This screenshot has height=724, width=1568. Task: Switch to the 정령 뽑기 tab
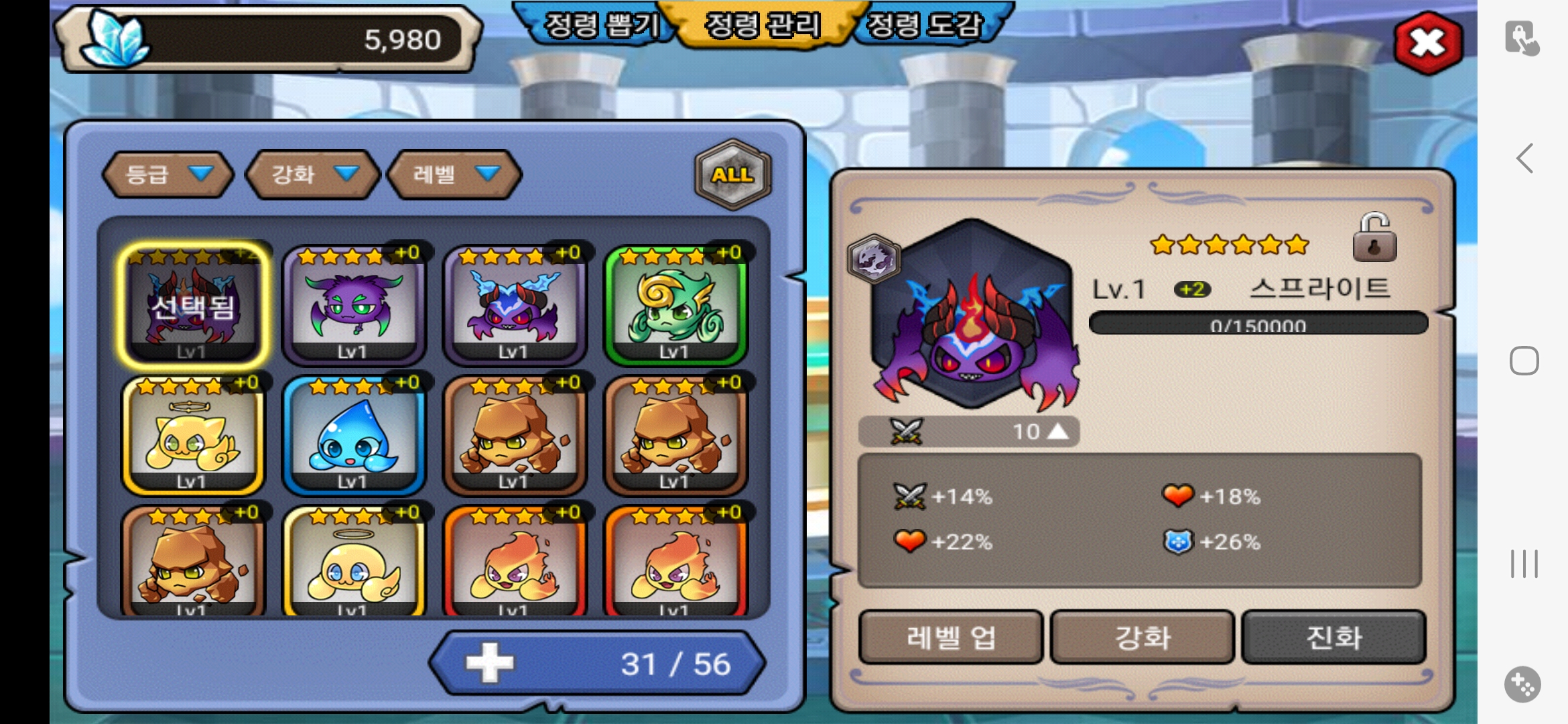tap(598, 25)
